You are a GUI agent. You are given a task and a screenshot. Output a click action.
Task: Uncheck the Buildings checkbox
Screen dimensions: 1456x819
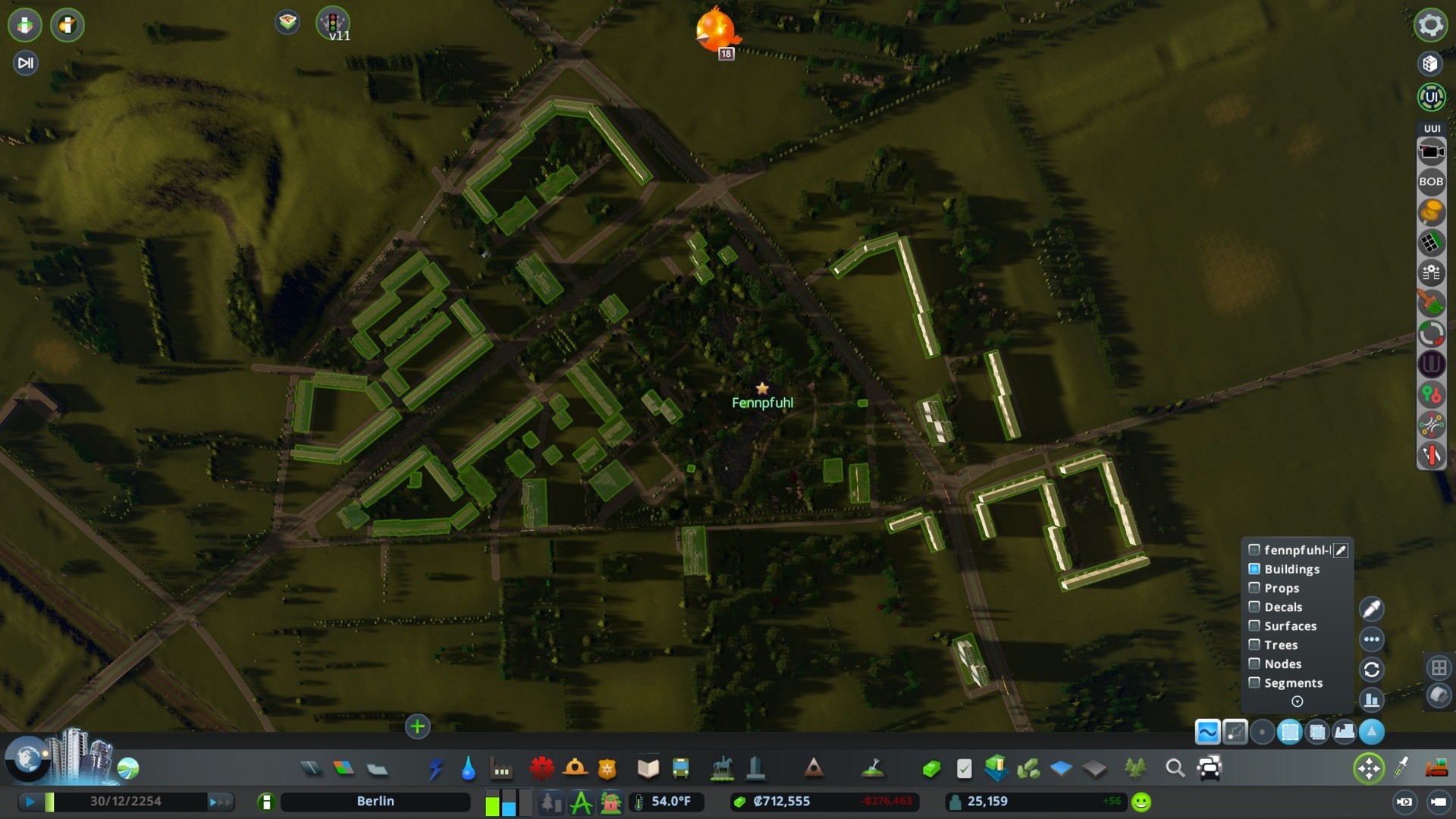(1254, 569)
